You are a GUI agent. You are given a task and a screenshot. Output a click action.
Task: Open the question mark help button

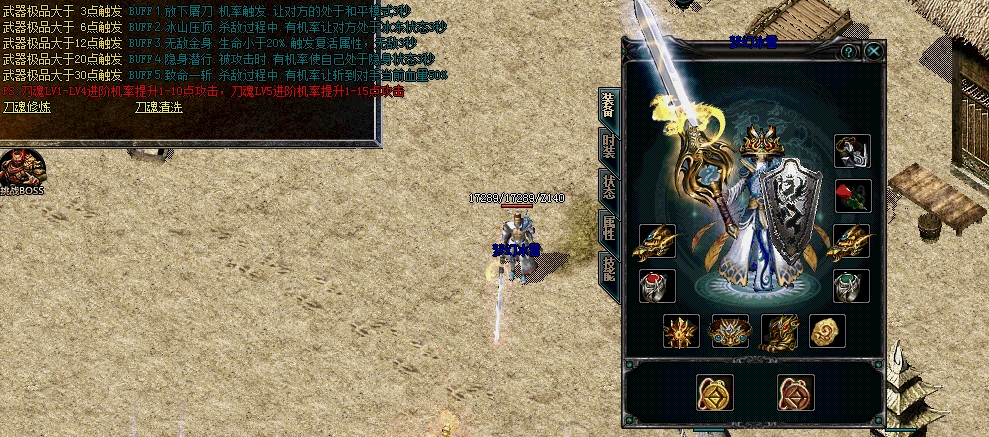849,51
